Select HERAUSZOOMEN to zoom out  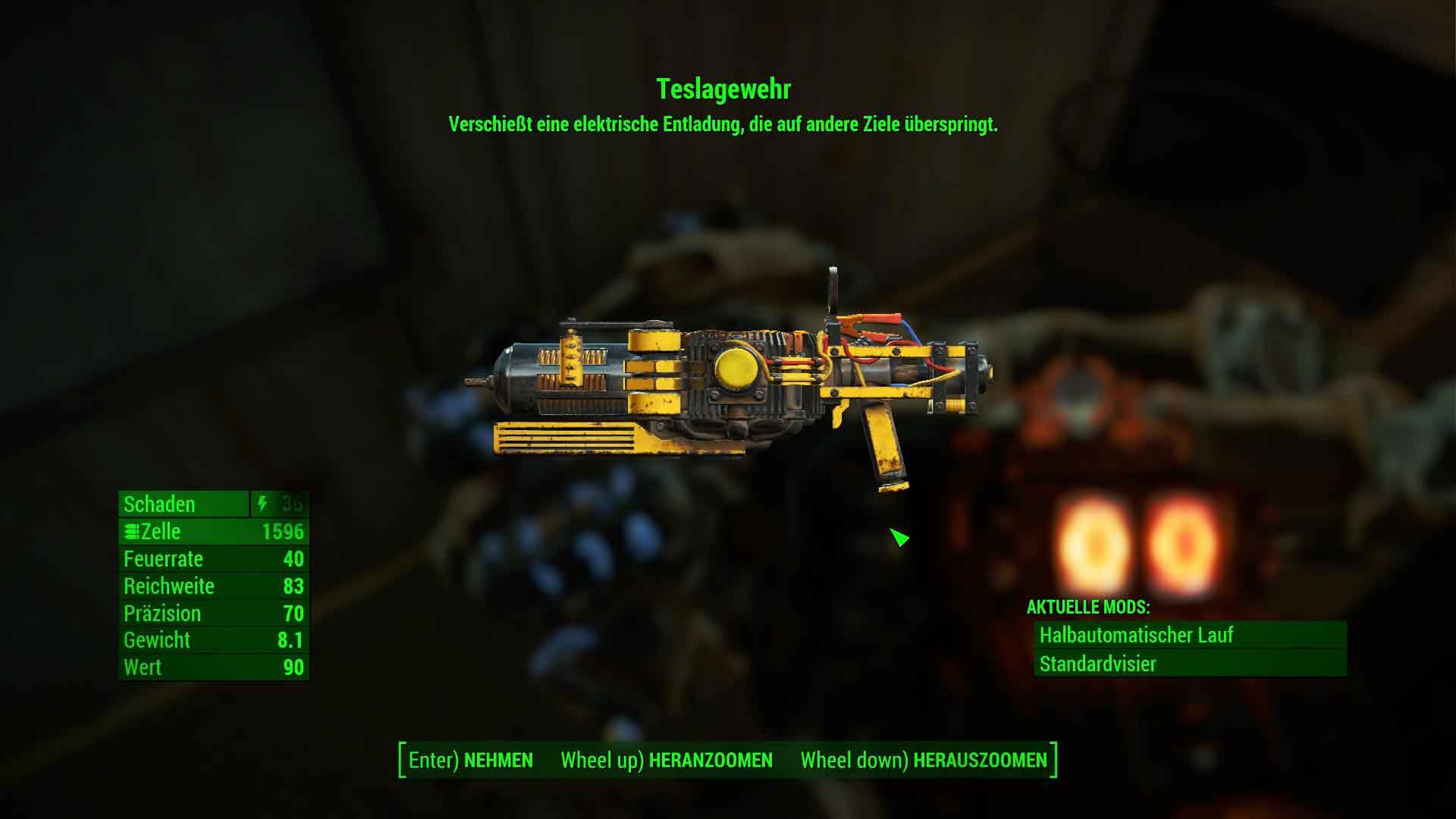[924, 760]
